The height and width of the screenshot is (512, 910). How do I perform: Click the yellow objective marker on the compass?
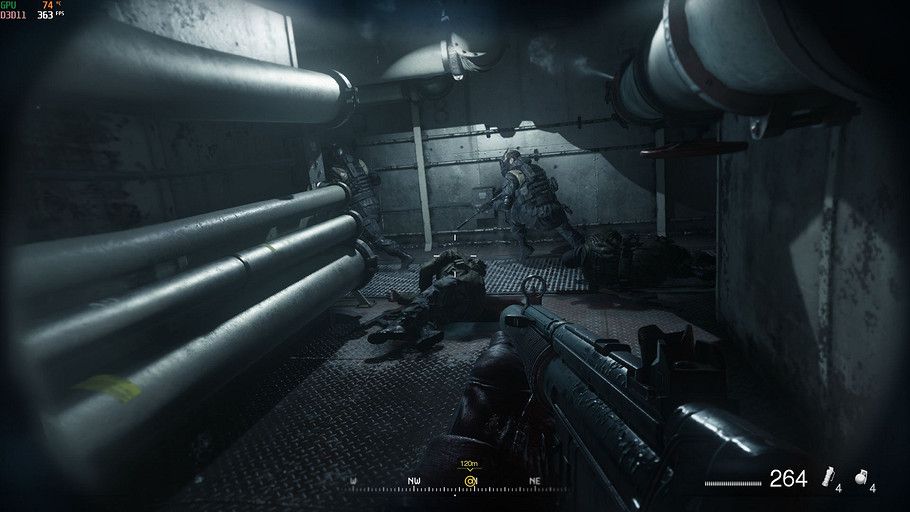coord(469,481)
